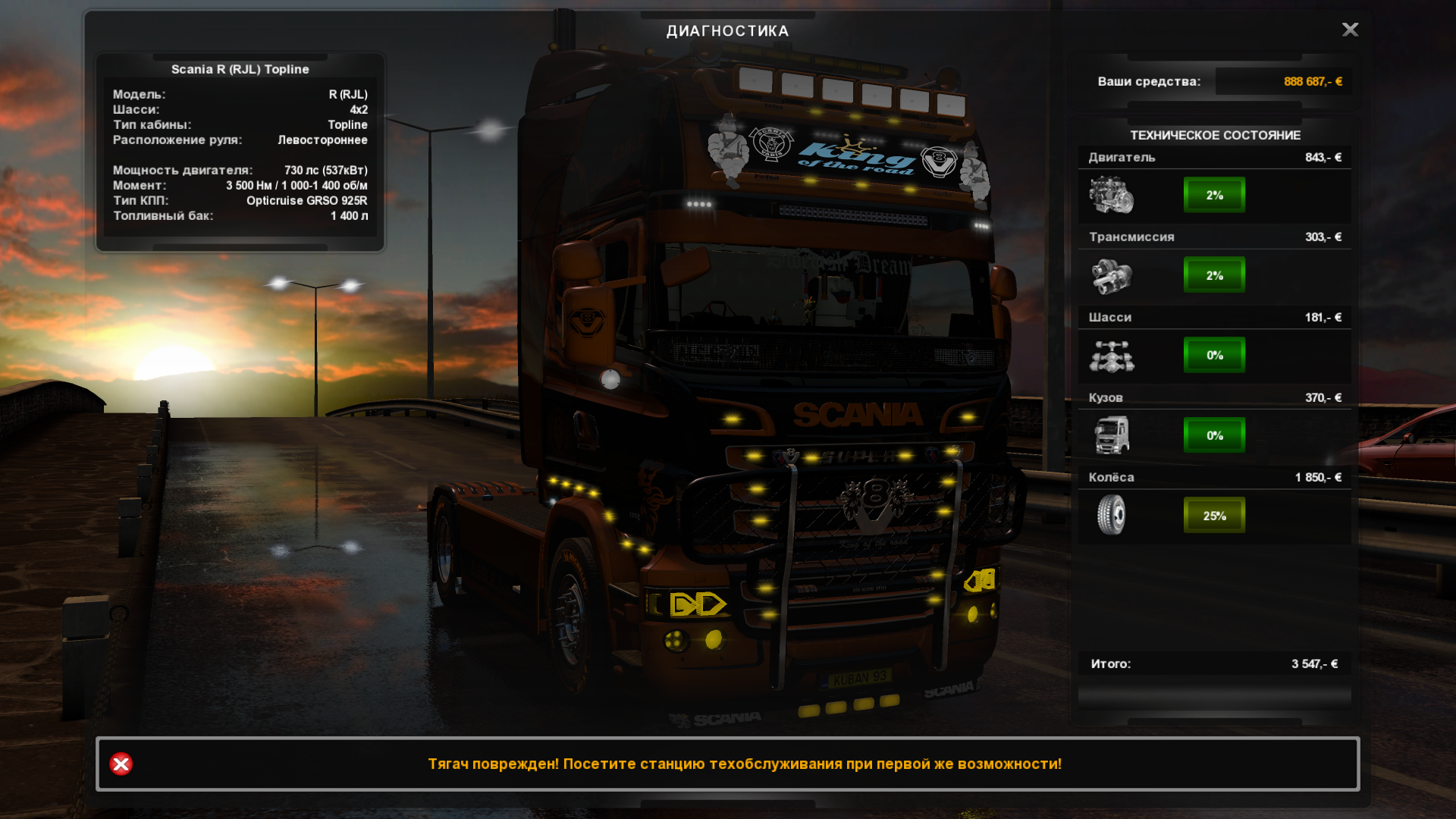Close the diagnostics window

(1350, 30)
